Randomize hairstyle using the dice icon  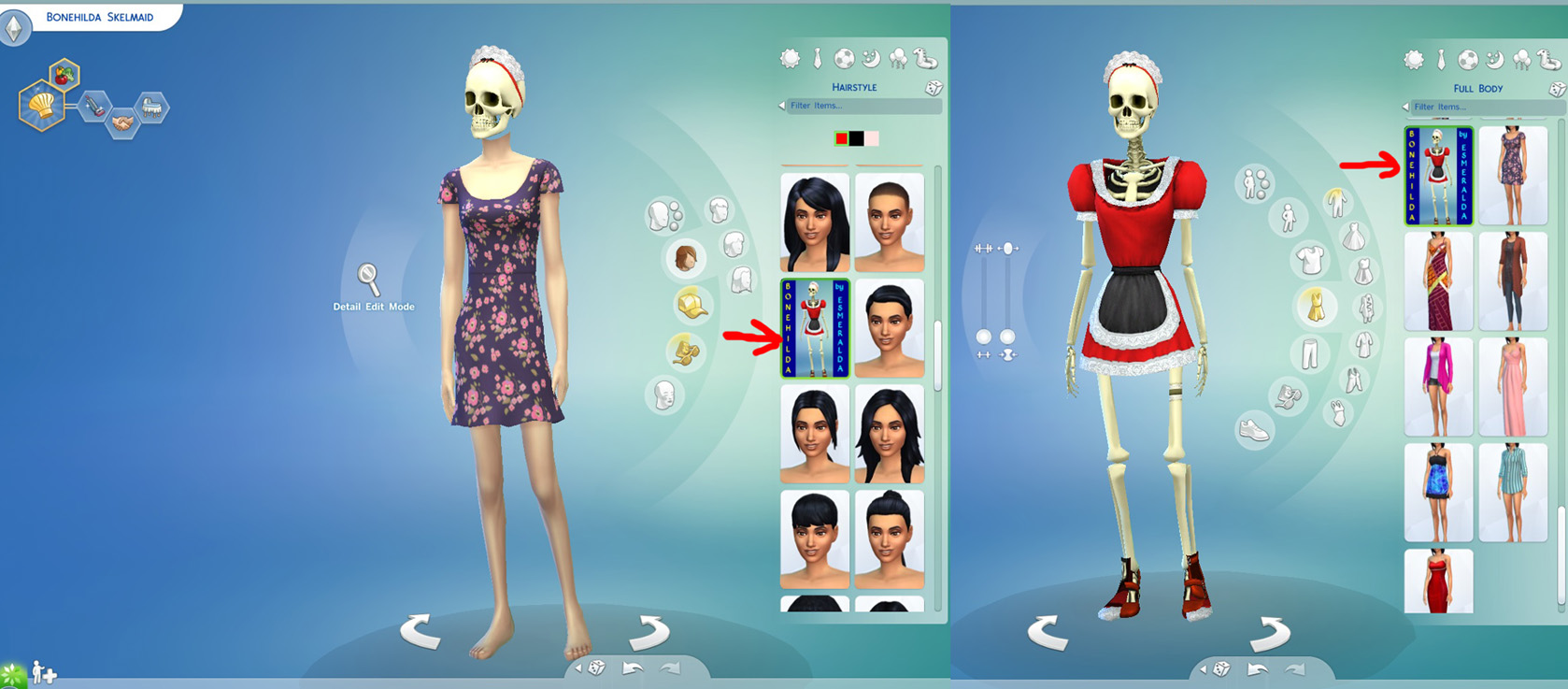coord(933,89)
